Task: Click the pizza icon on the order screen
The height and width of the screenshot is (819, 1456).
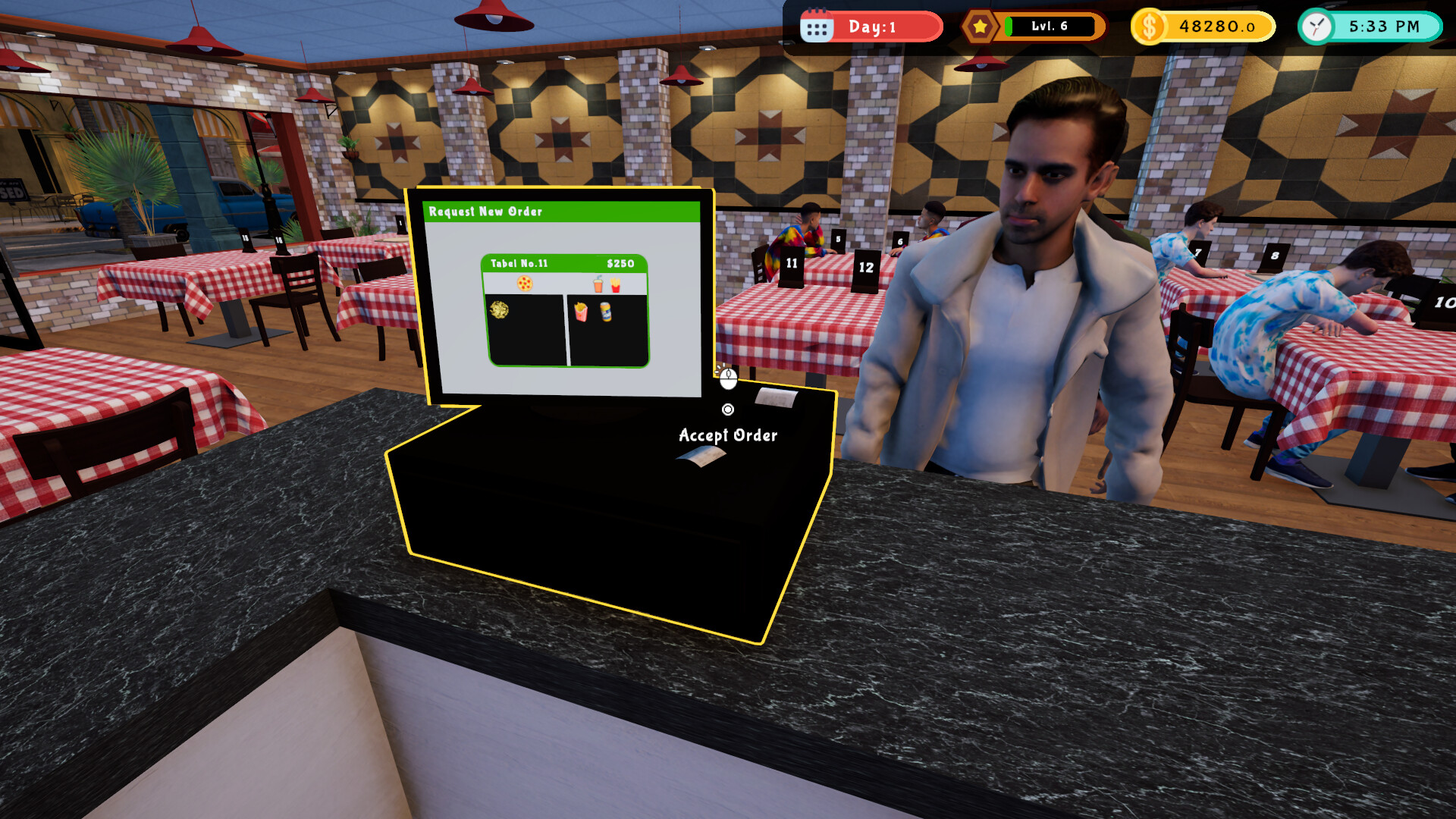Action: coord(524,284)
